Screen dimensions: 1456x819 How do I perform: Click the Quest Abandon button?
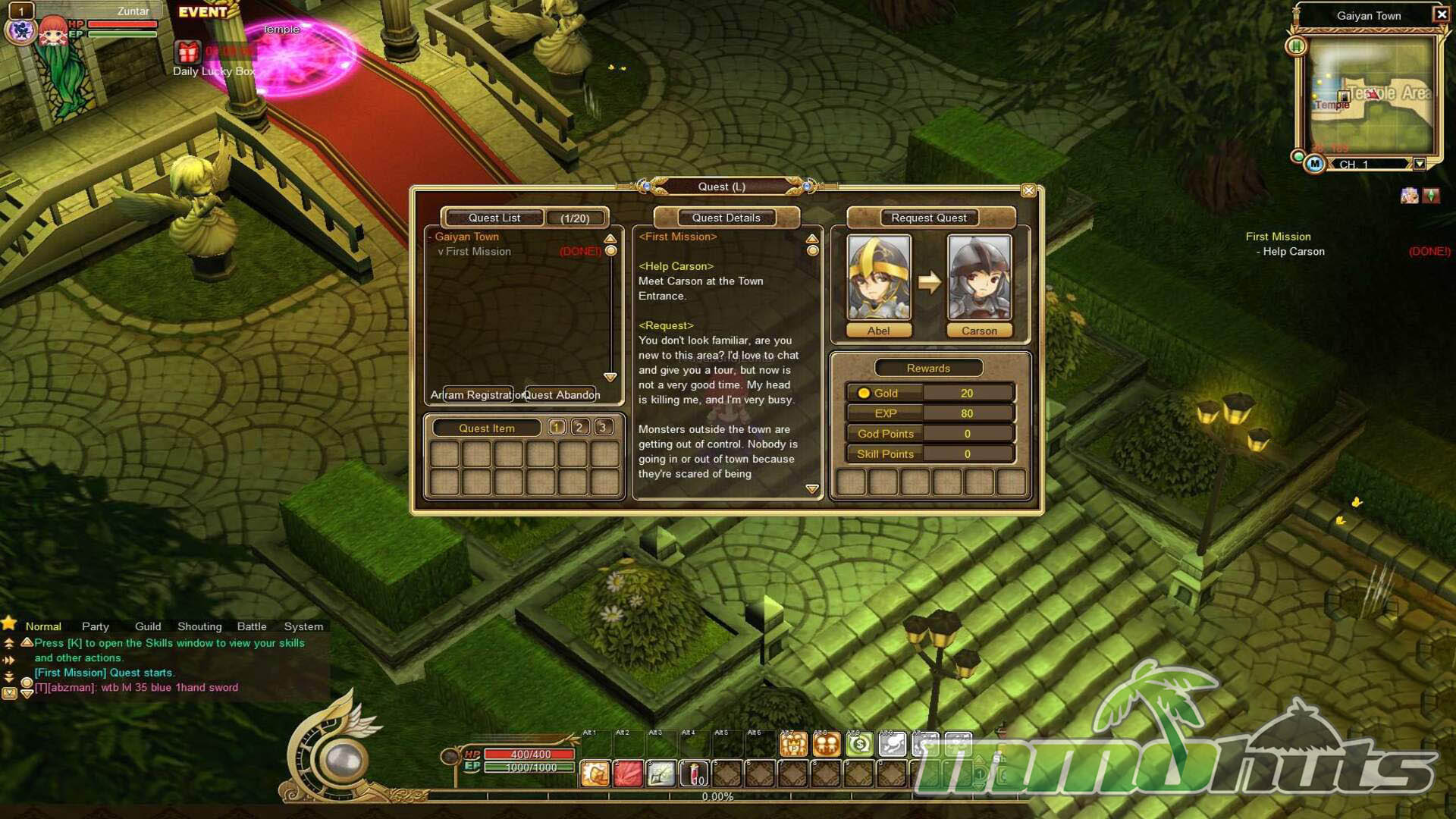561,394
